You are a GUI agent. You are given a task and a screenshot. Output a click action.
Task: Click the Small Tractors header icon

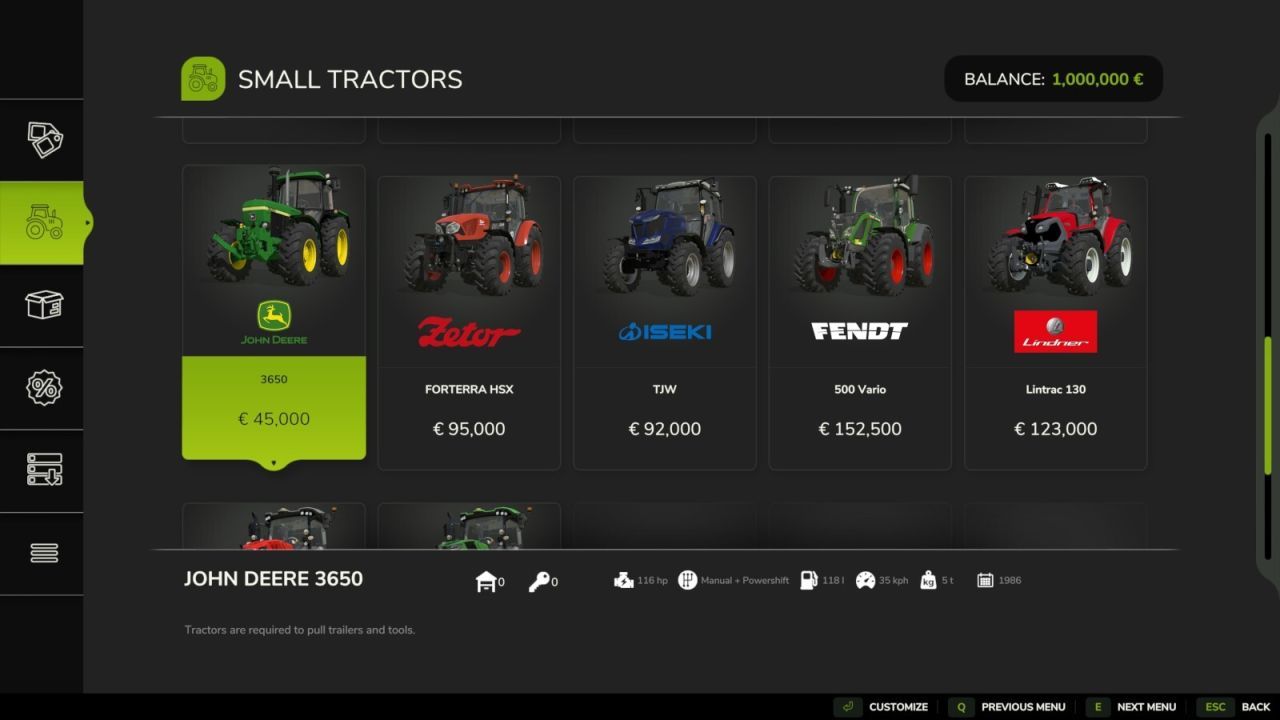coord(203,78)
